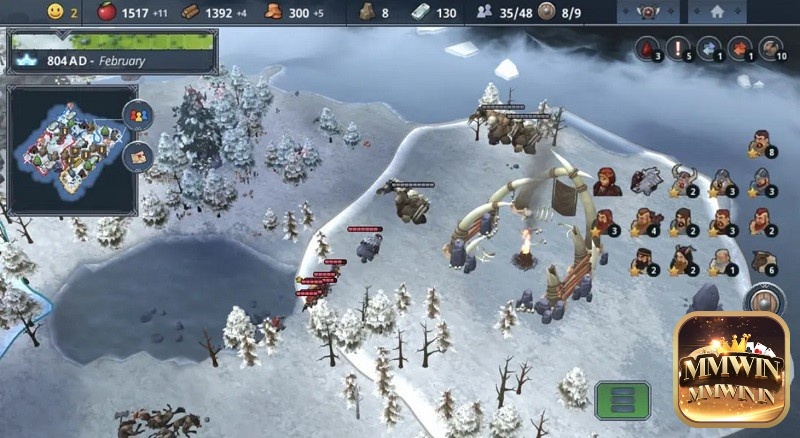
Task: Click the round shield button
Action: coord(767,301)
